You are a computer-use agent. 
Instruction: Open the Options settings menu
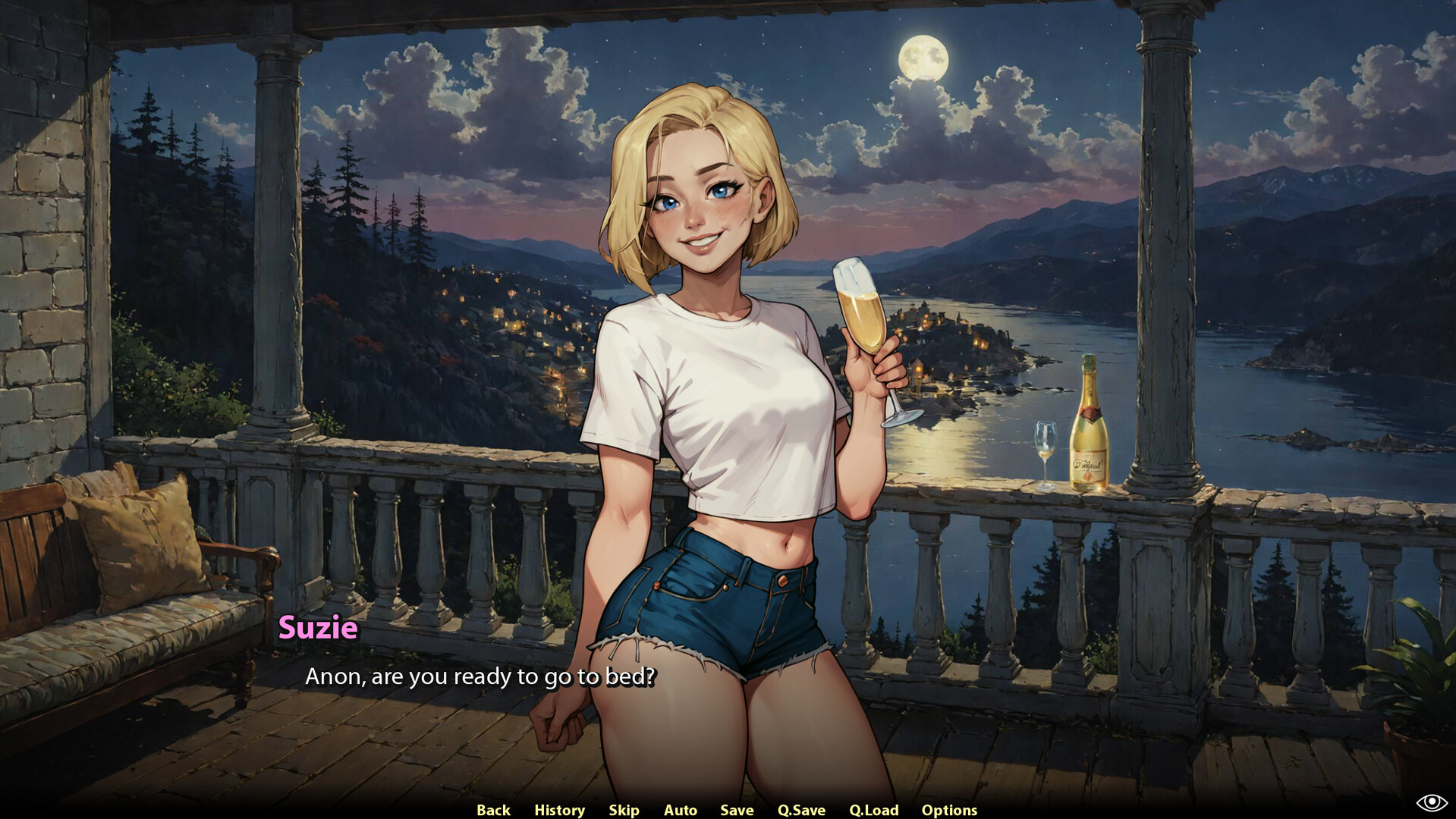(949, 809)
